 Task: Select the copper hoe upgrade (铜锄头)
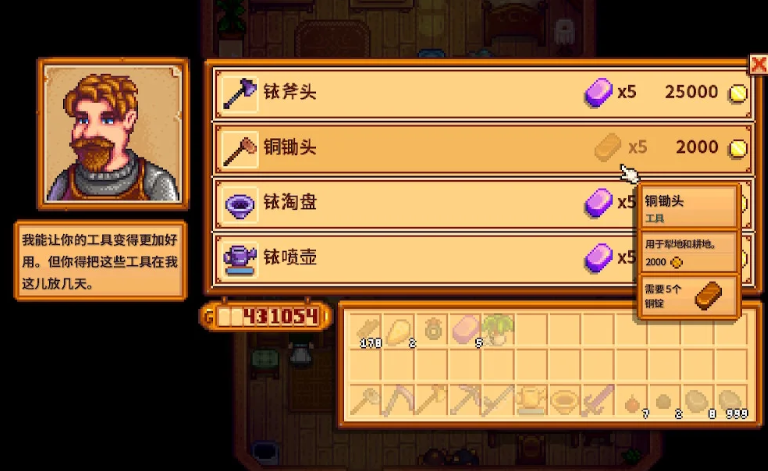480,148
